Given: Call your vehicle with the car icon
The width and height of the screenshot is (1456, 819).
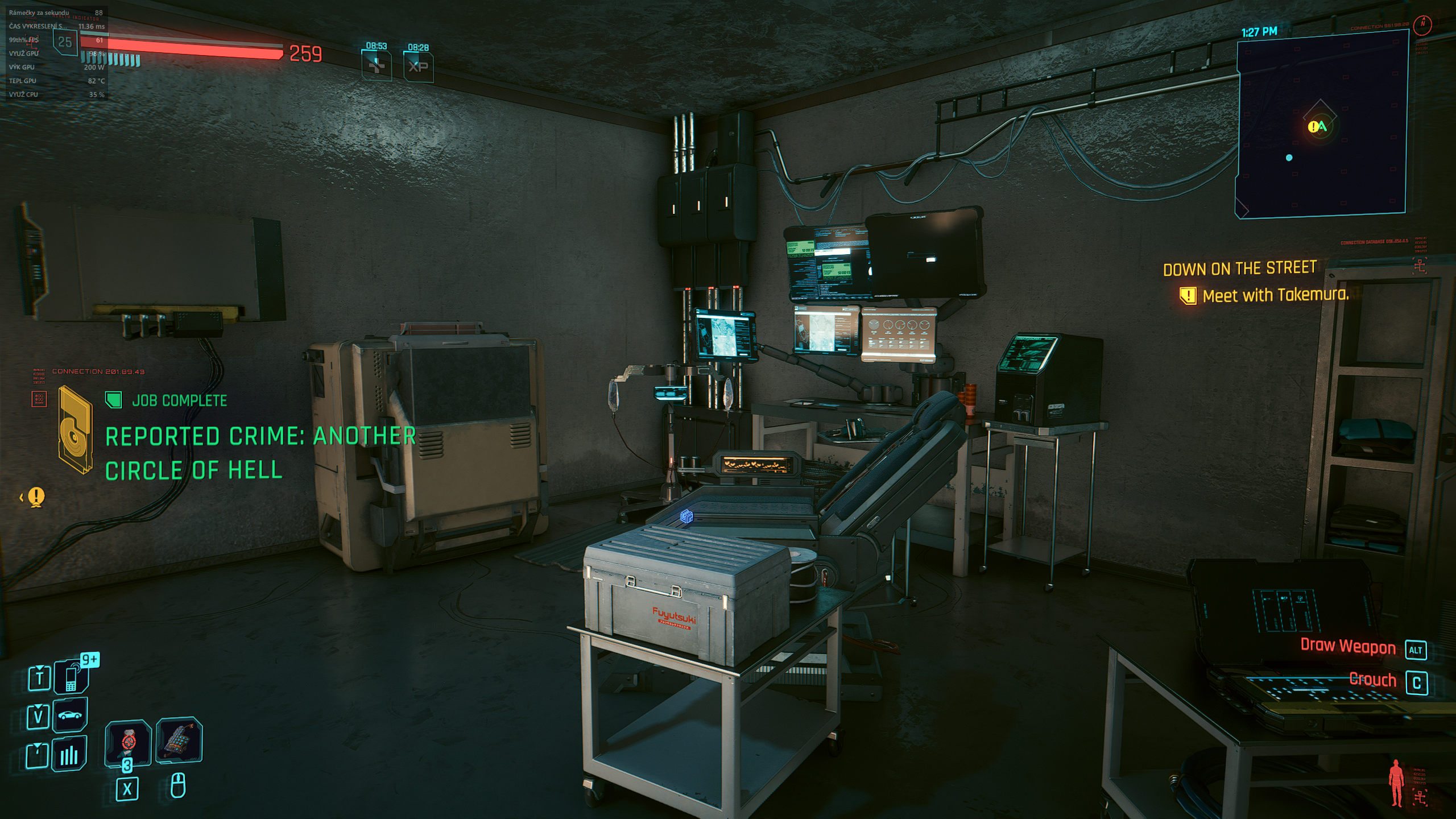Looking at the screenshot, I should (70, 715).
